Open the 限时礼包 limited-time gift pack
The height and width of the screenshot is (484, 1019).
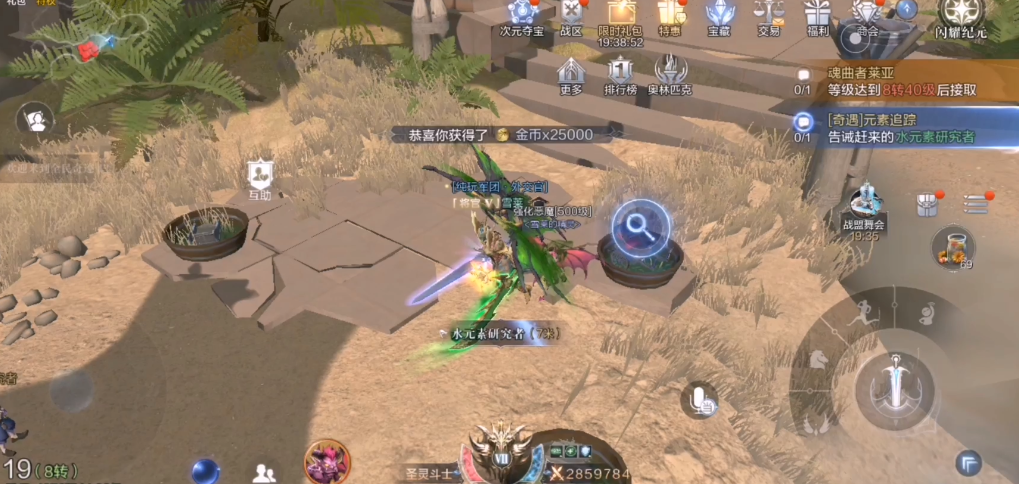pyautogui.click(x=620, y=15)
